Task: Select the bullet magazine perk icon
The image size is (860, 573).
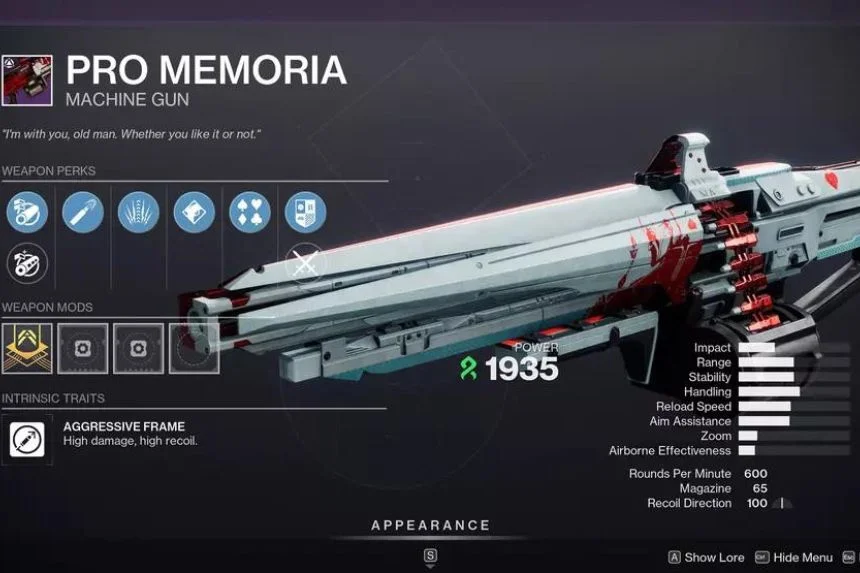Action: click(82, 213)
